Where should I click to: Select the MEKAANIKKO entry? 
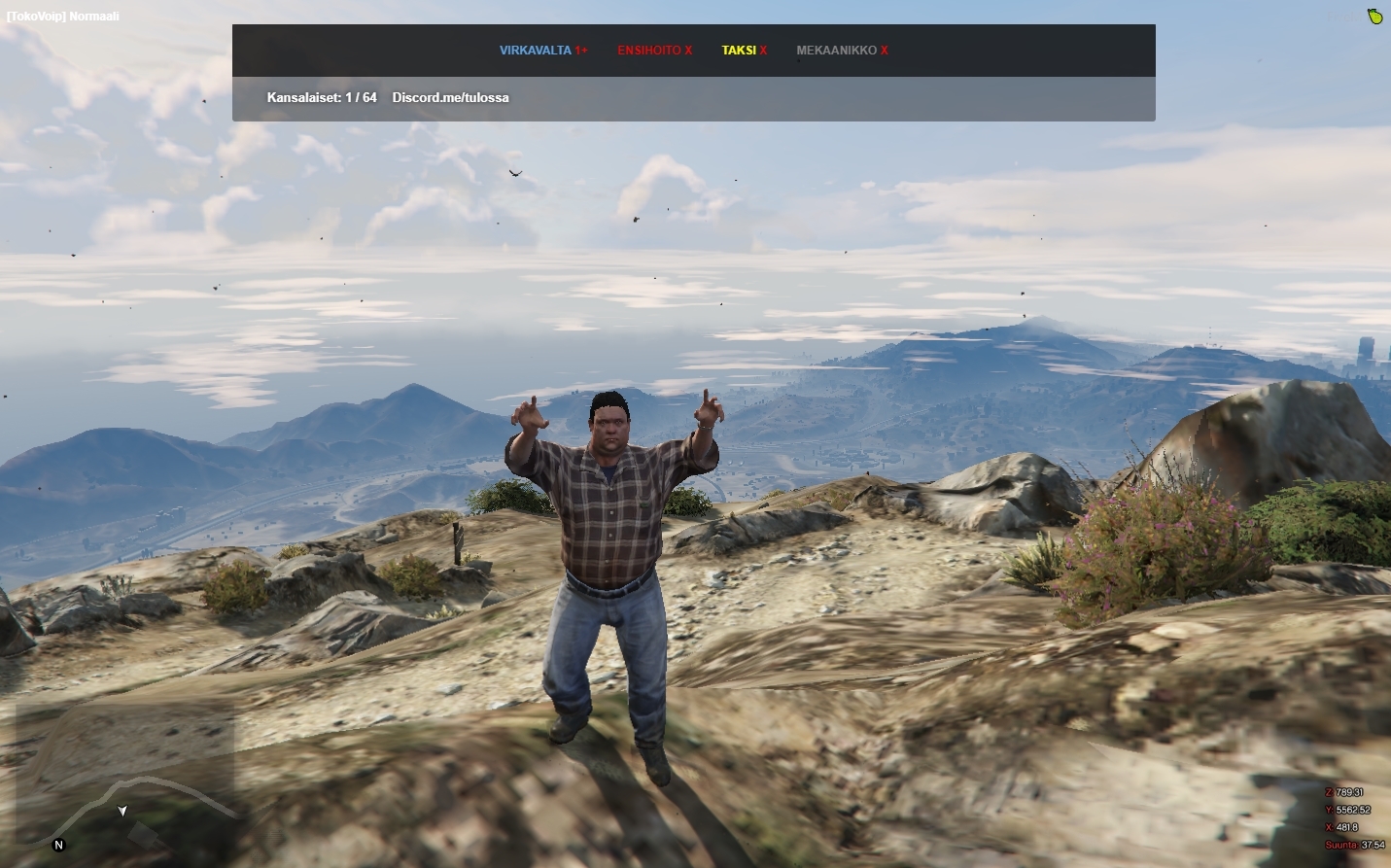point(836,51)
